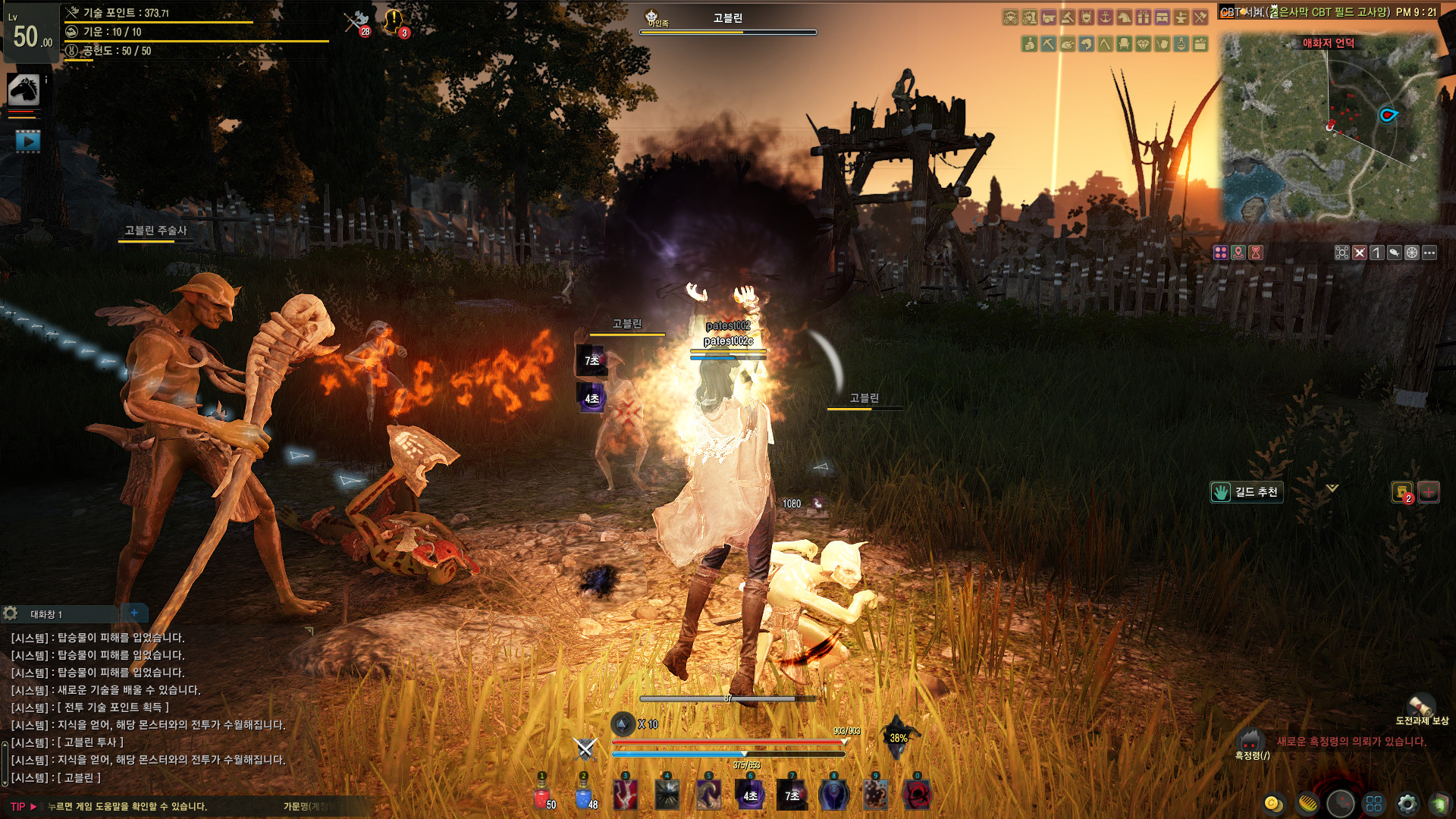1456x819 pixels.
Task: Open the gear settings icon
Action: (1407, 803)
